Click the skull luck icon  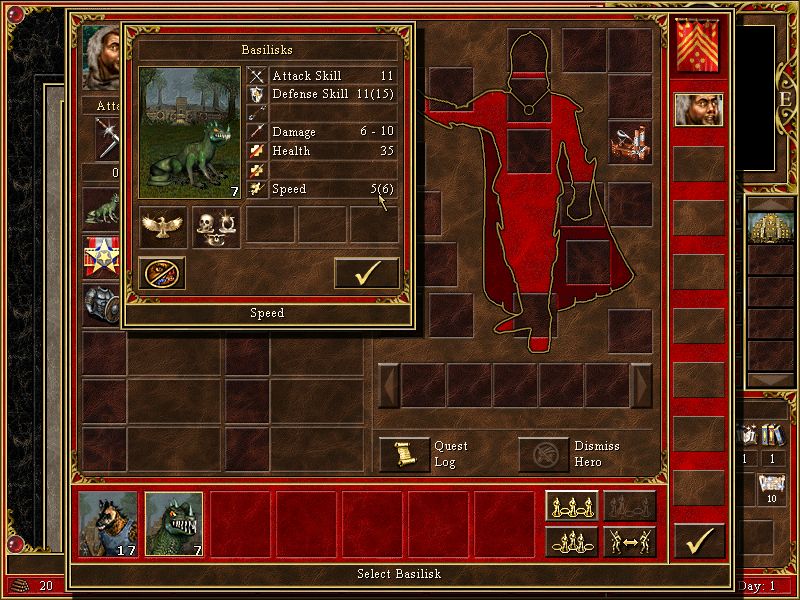pos(216,226)
